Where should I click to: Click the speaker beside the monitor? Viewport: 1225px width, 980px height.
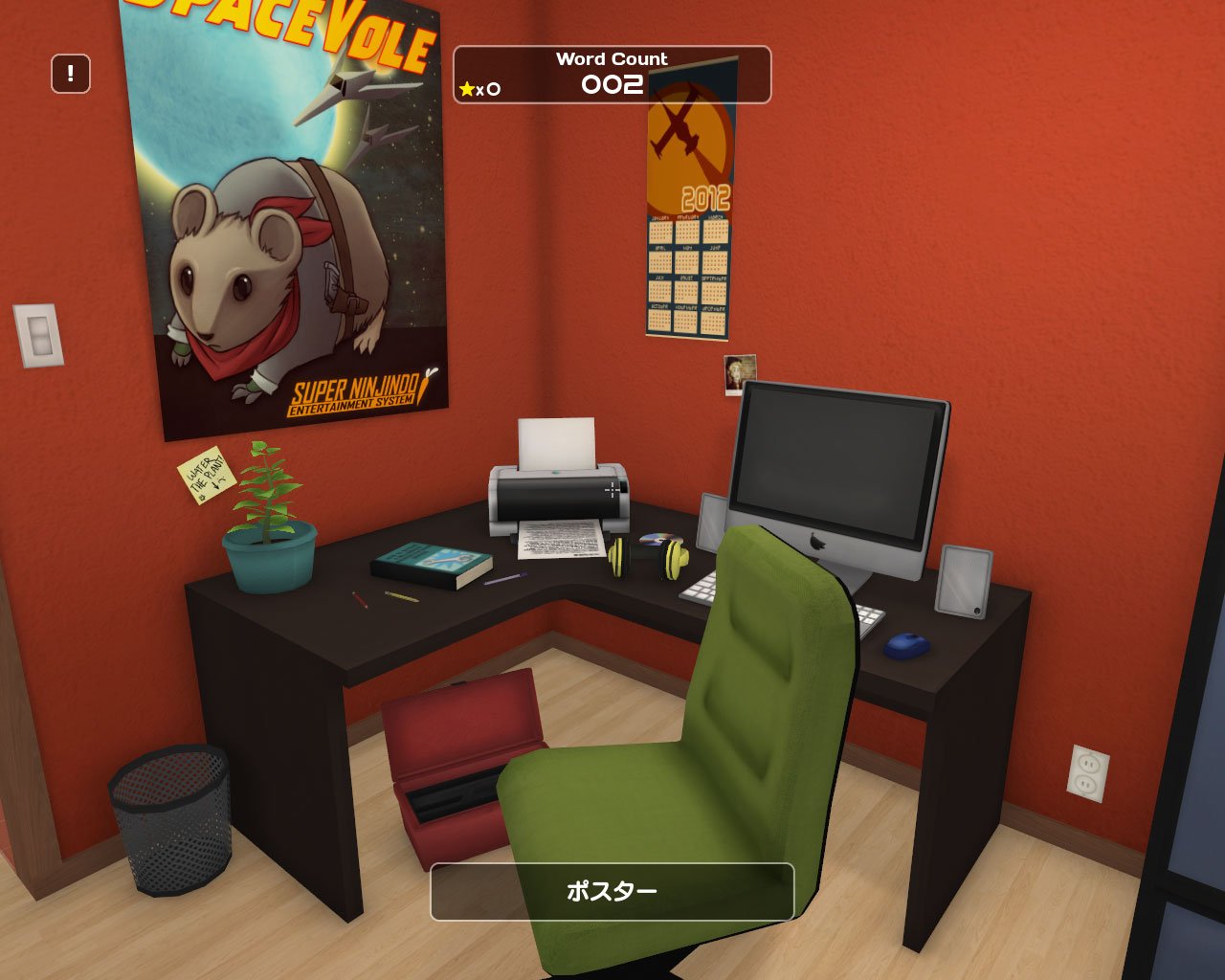(961, 580)
